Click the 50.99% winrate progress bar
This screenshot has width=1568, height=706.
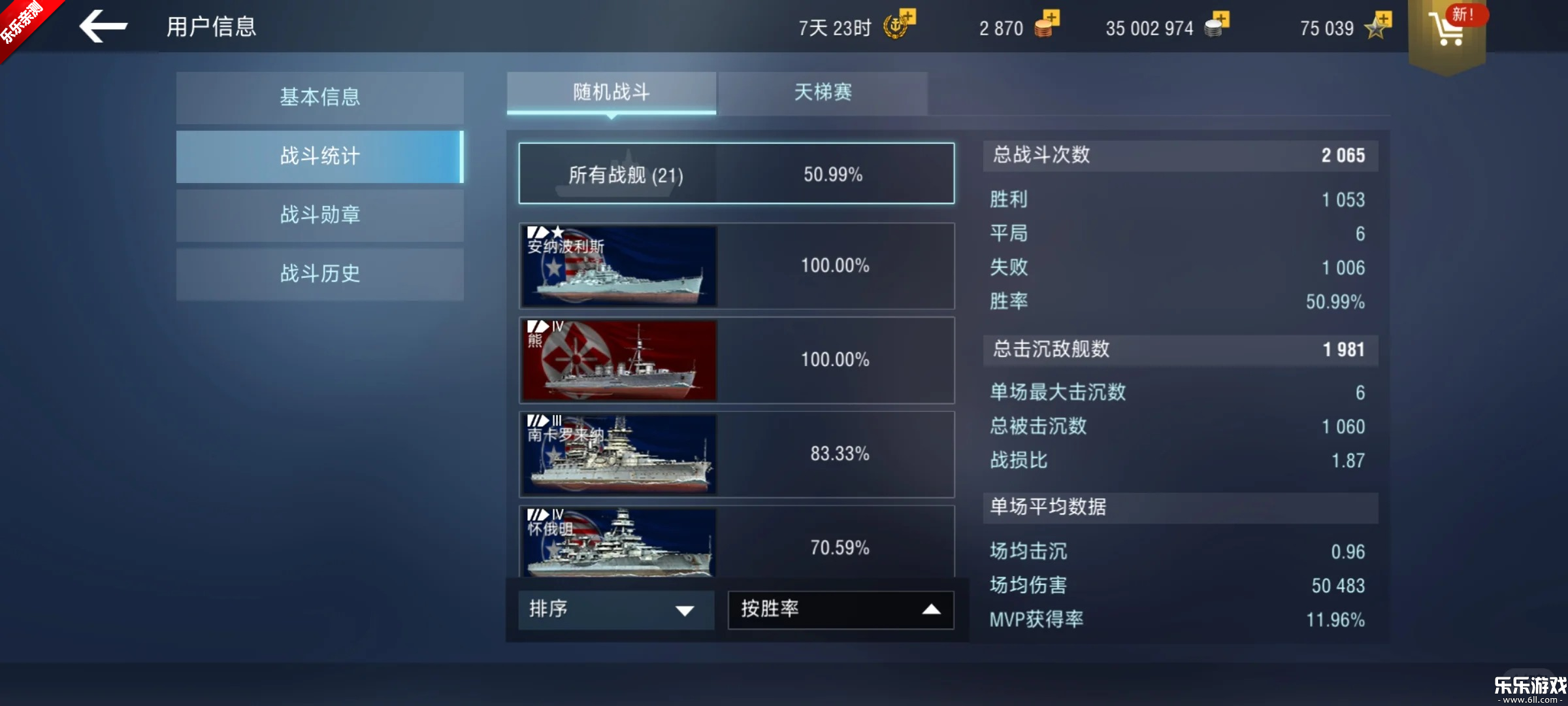click(834, 173)
